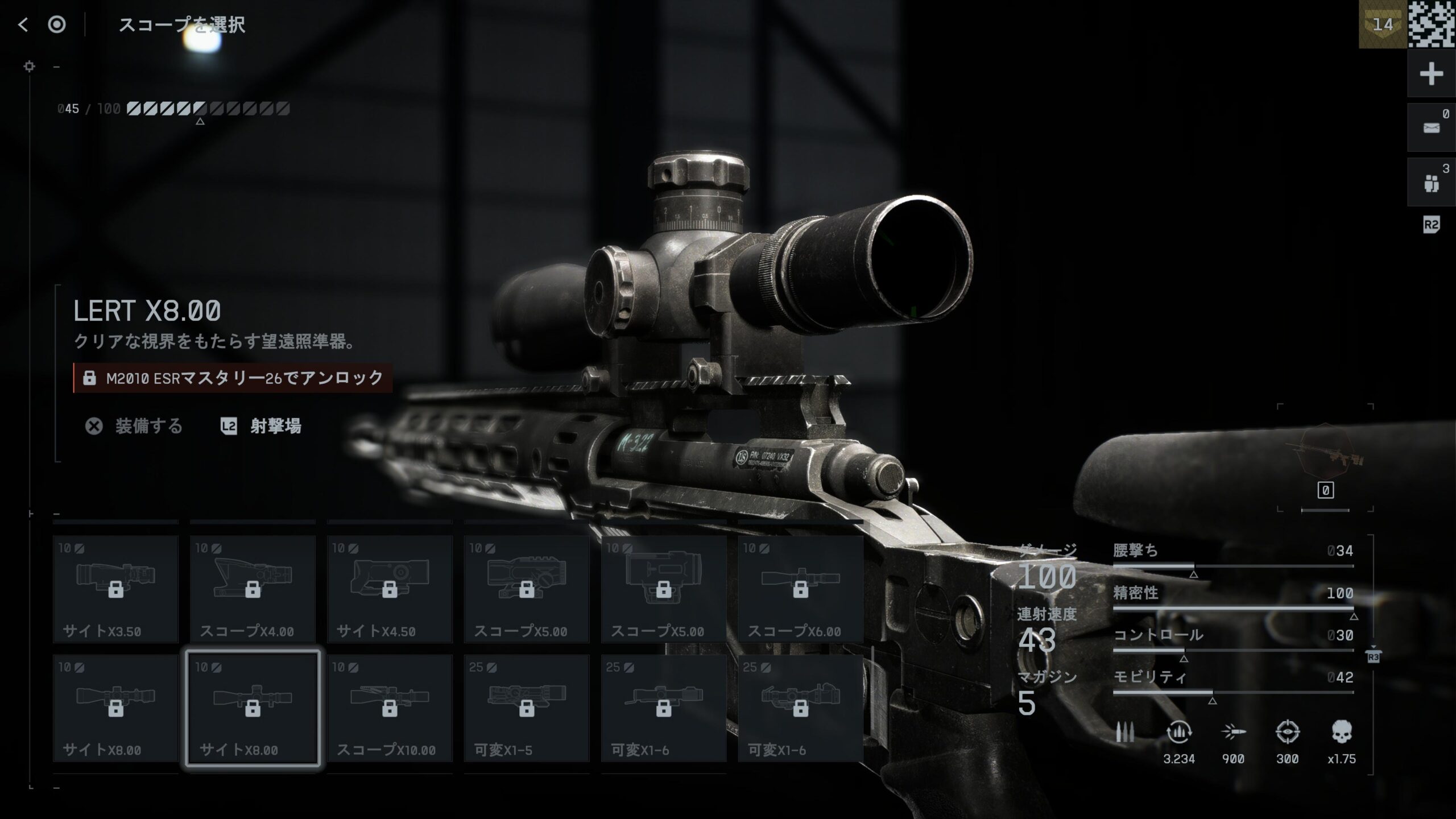Select the 可変X1-5 variable scope tile

[527, 708]
